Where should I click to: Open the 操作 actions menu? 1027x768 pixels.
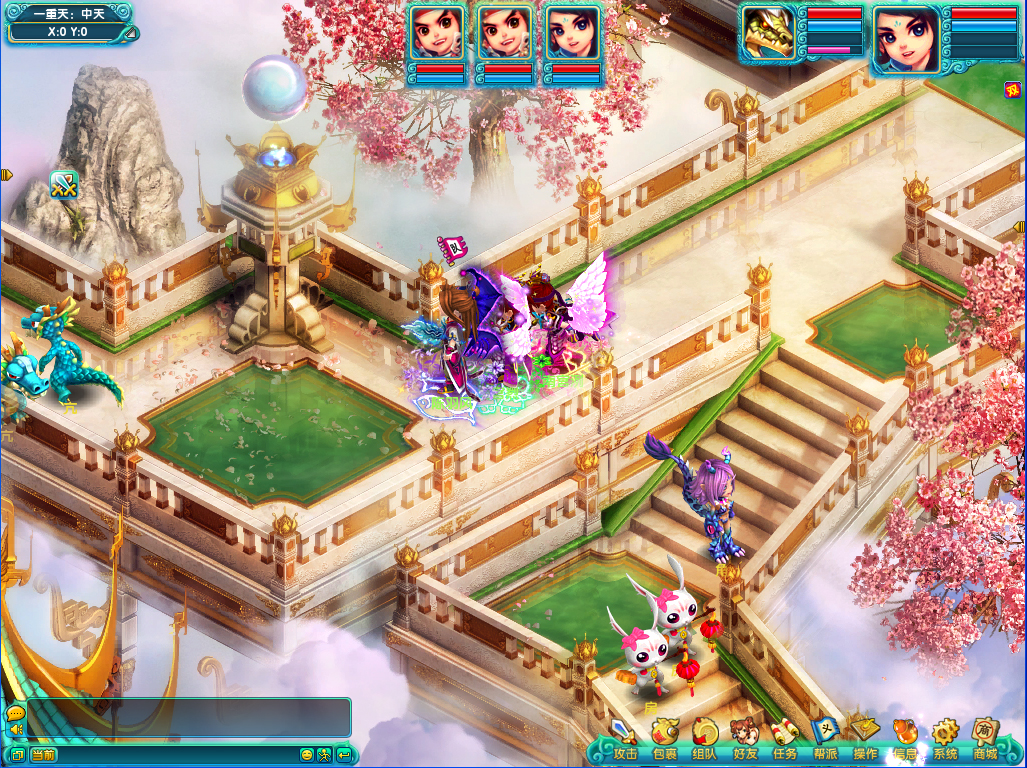865,739
